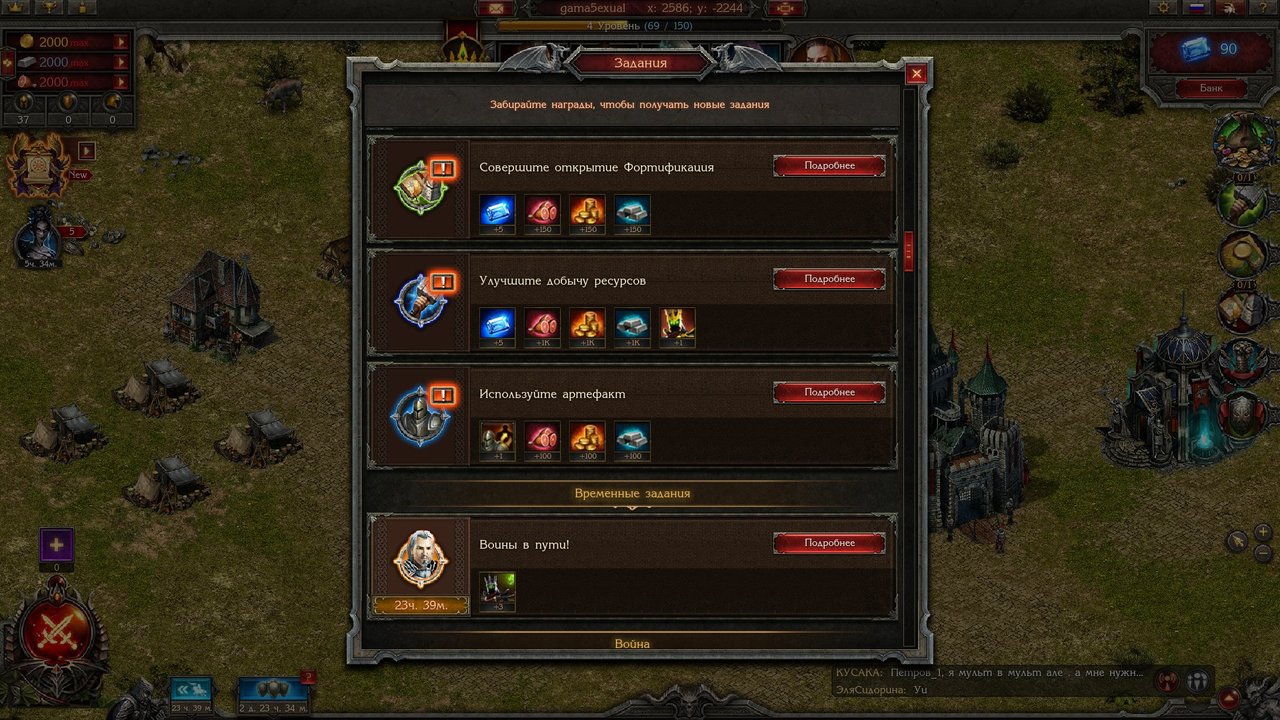
Task: Open the mail envelope in the top bar
Action: (491, 8)
